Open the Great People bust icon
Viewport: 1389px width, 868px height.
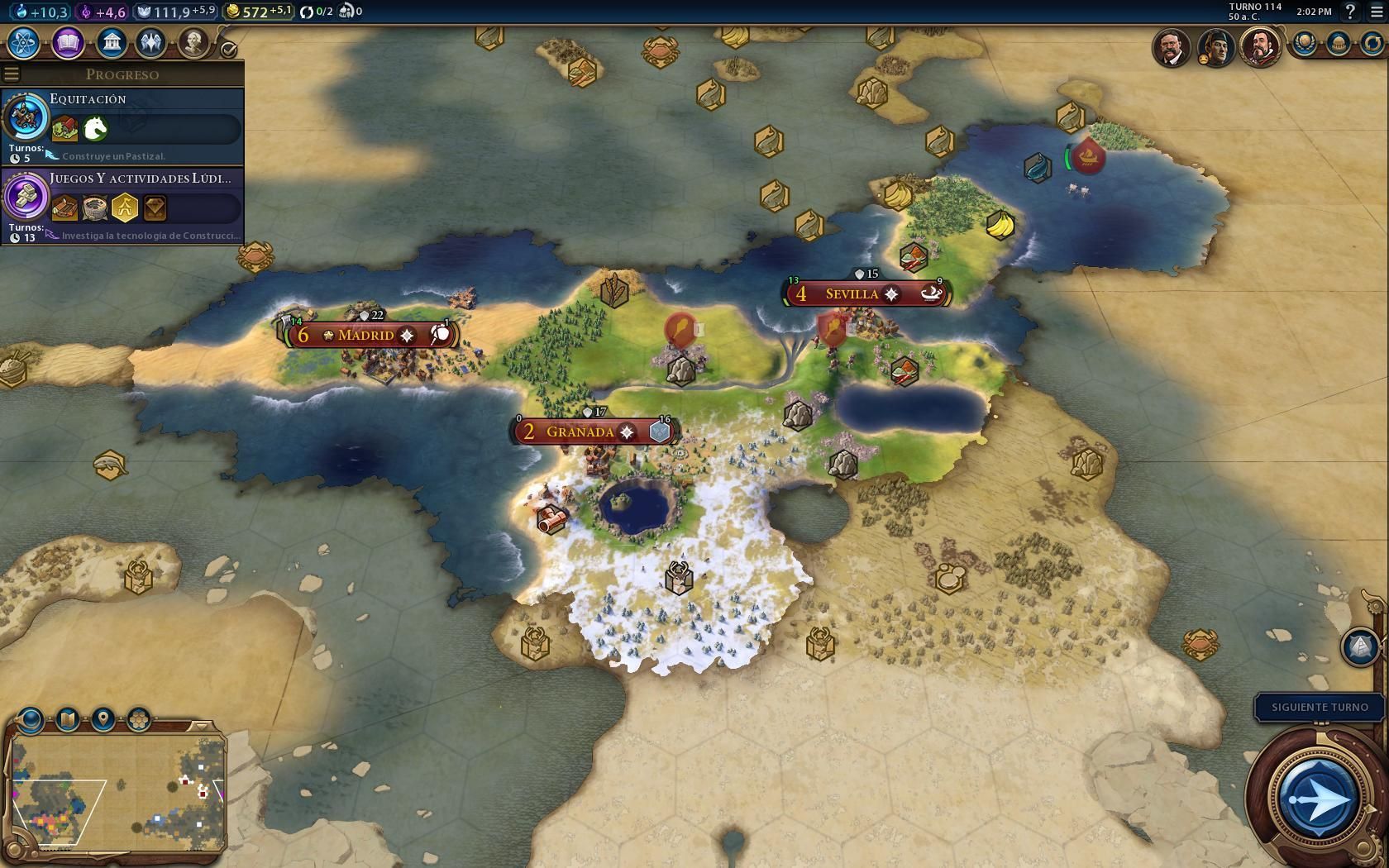coord(193,42)
